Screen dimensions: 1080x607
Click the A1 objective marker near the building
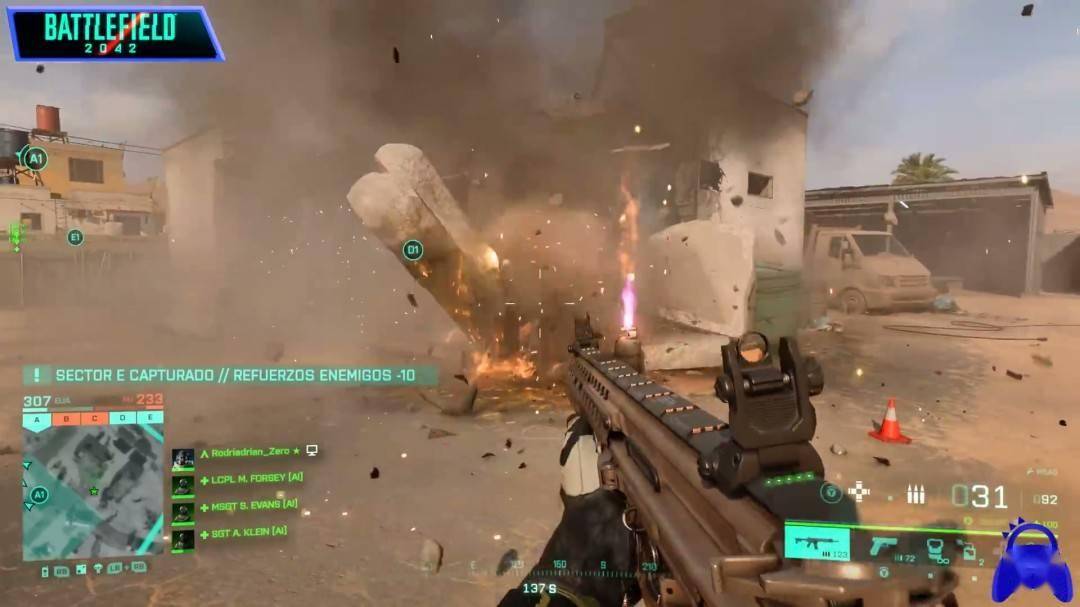click(x=36, y=159)
